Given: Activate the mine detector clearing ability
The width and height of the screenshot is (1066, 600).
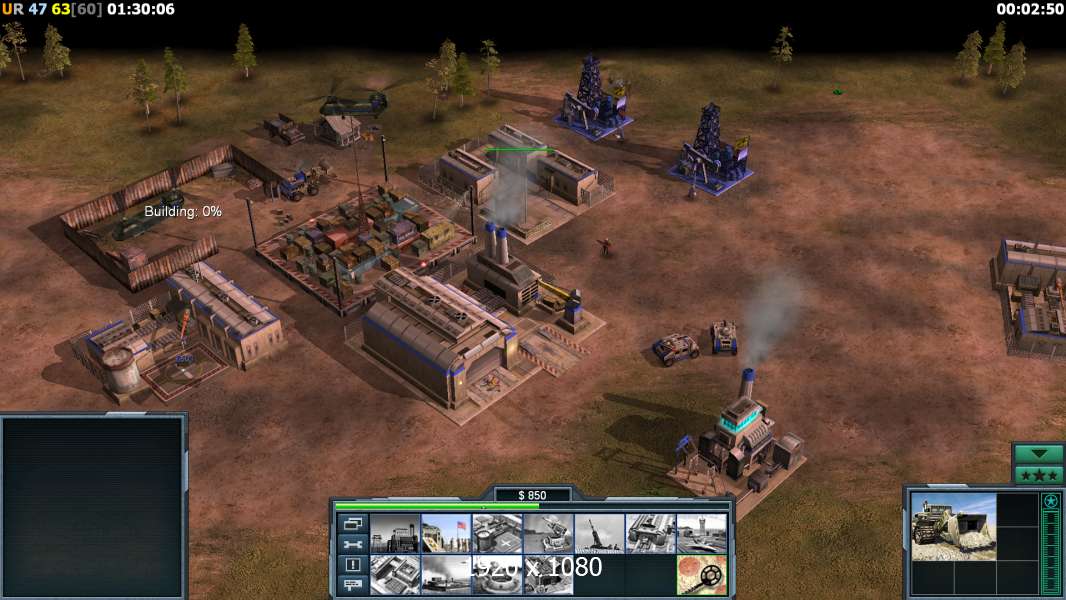Looking at the screenshot, I should coord(701,574).
